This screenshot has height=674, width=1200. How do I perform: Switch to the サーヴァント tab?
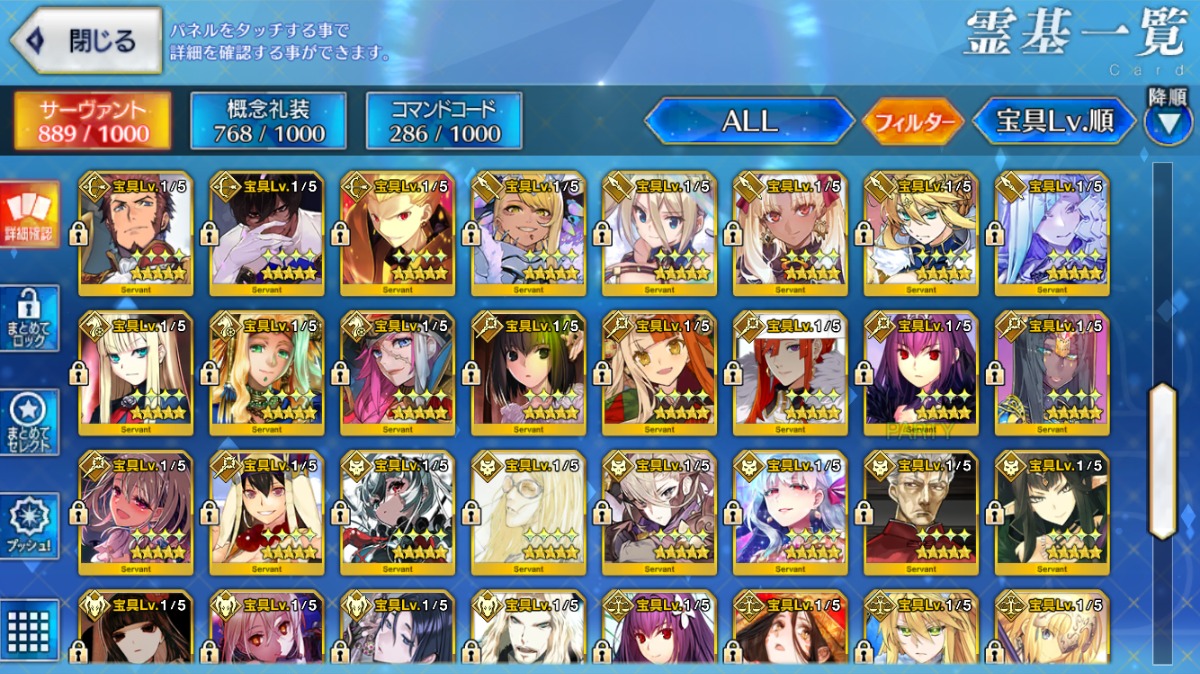92,122
